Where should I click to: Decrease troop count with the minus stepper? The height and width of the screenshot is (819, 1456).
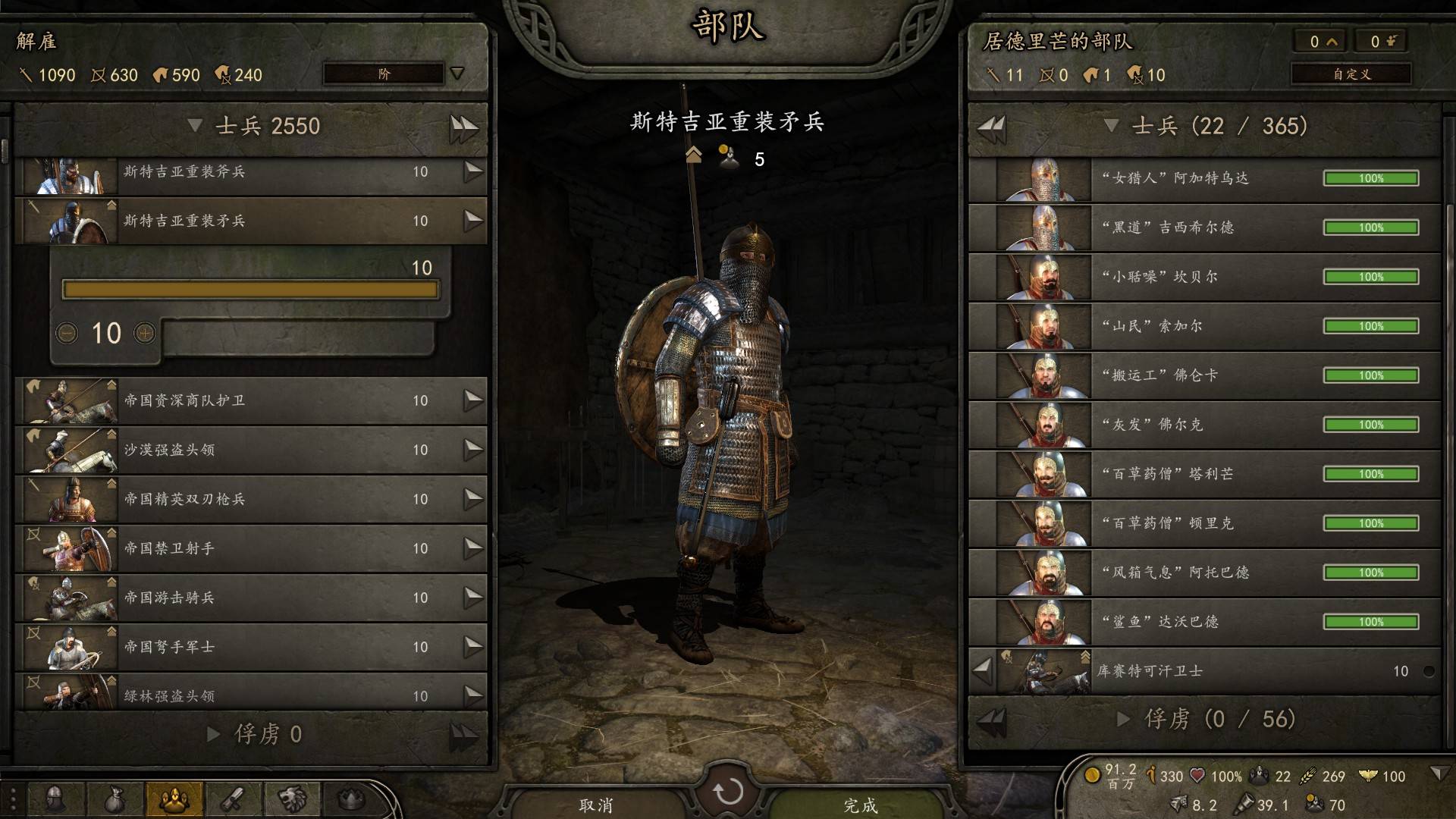tap(67, 333)
